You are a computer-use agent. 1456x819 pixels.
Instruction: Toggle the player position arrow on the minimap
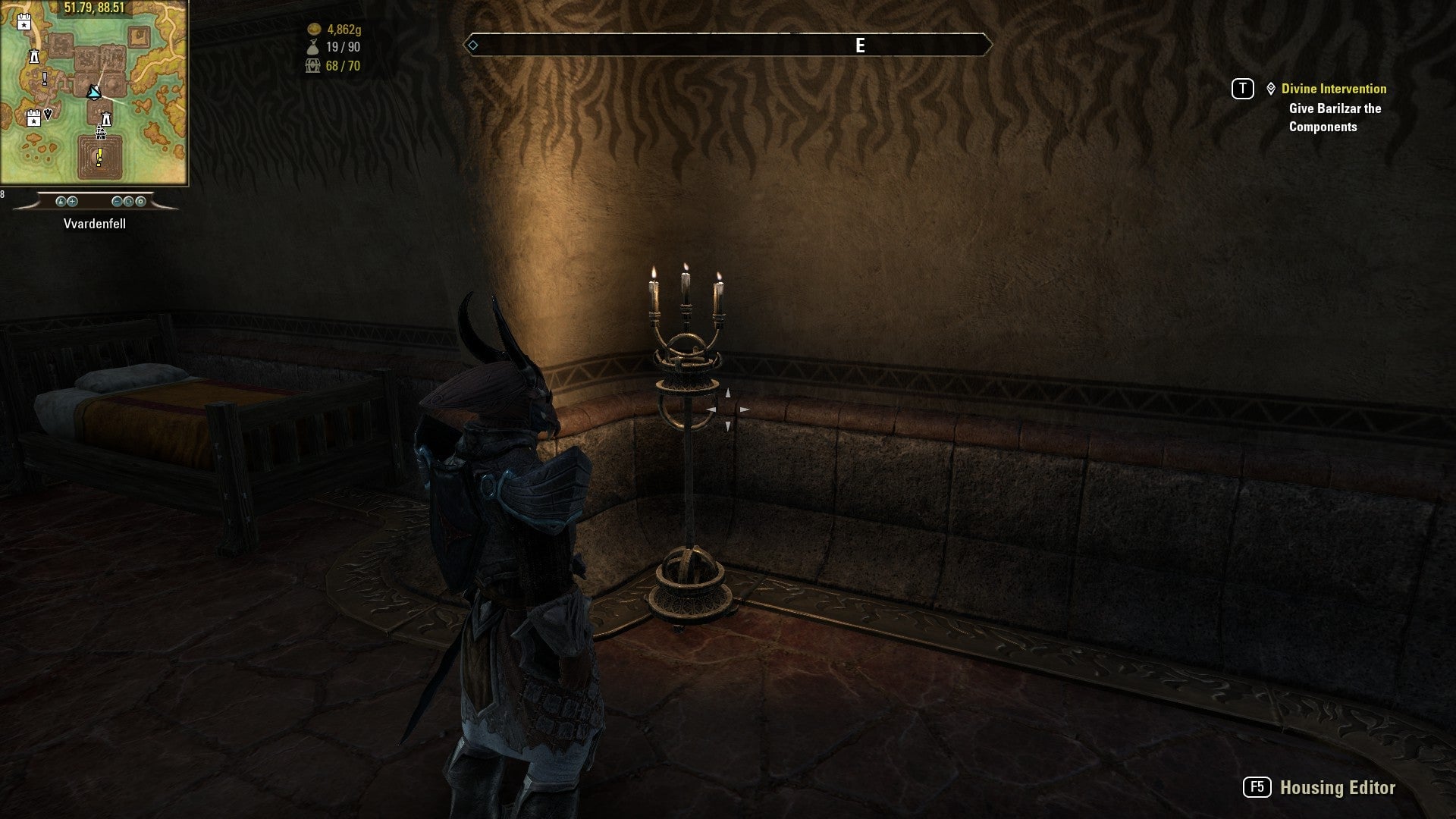coord(94,93)
